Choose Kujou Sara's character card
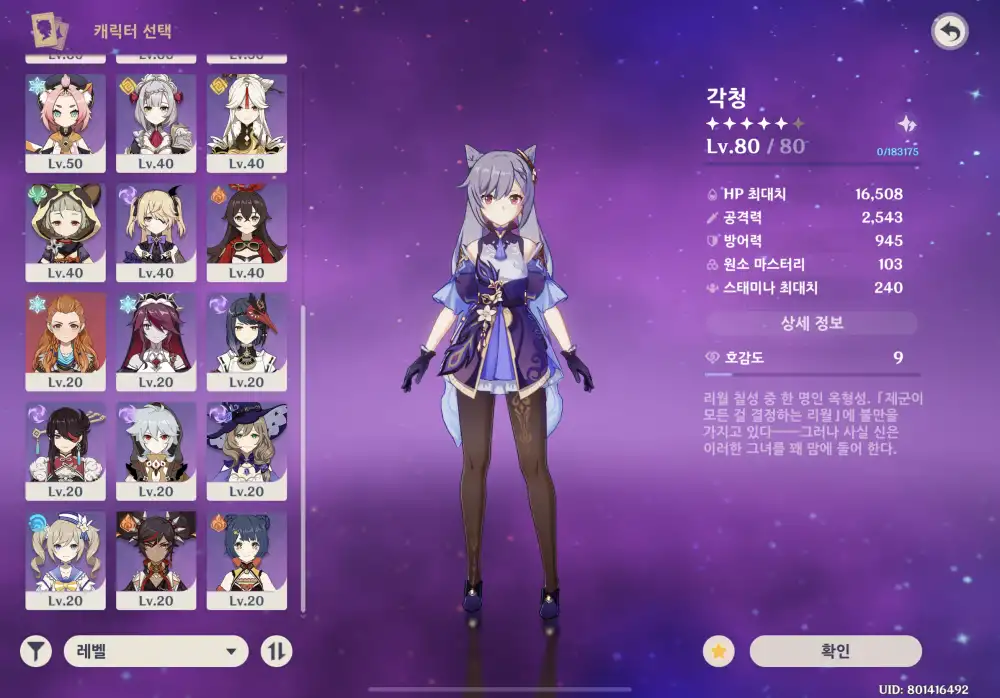The image size is (1000, 698). 246,337
